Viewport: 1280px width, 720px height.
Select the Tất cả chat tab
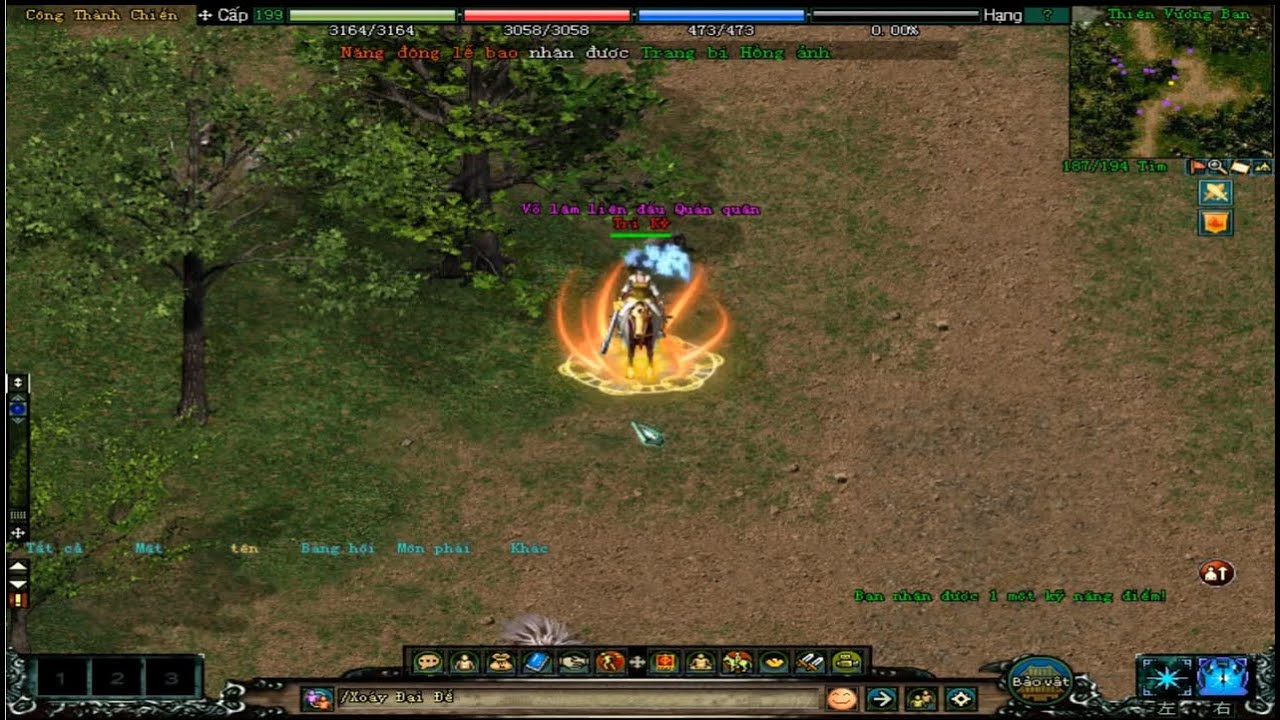54,548
